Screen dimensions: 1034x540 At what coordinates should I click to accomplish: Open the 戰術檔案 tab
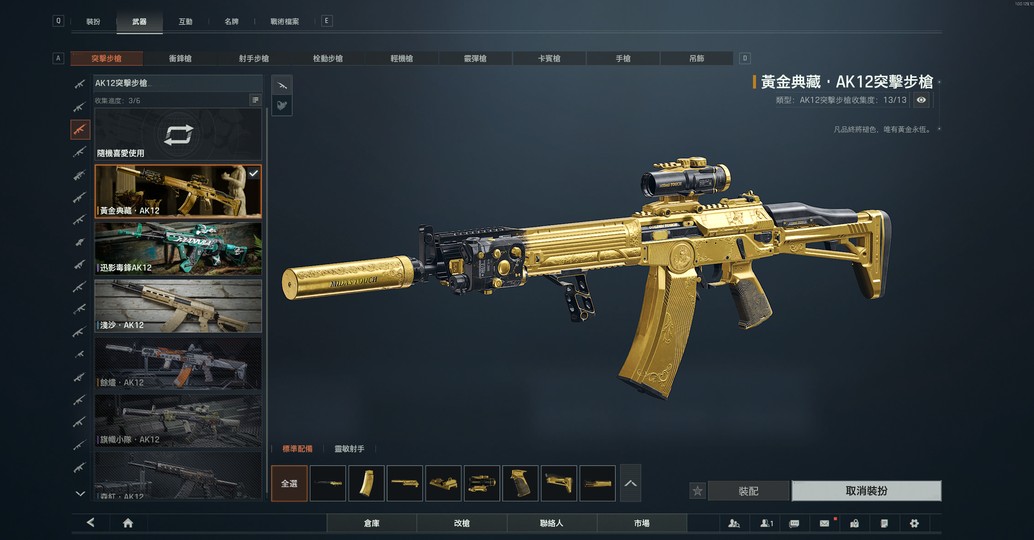click(285, 21)
